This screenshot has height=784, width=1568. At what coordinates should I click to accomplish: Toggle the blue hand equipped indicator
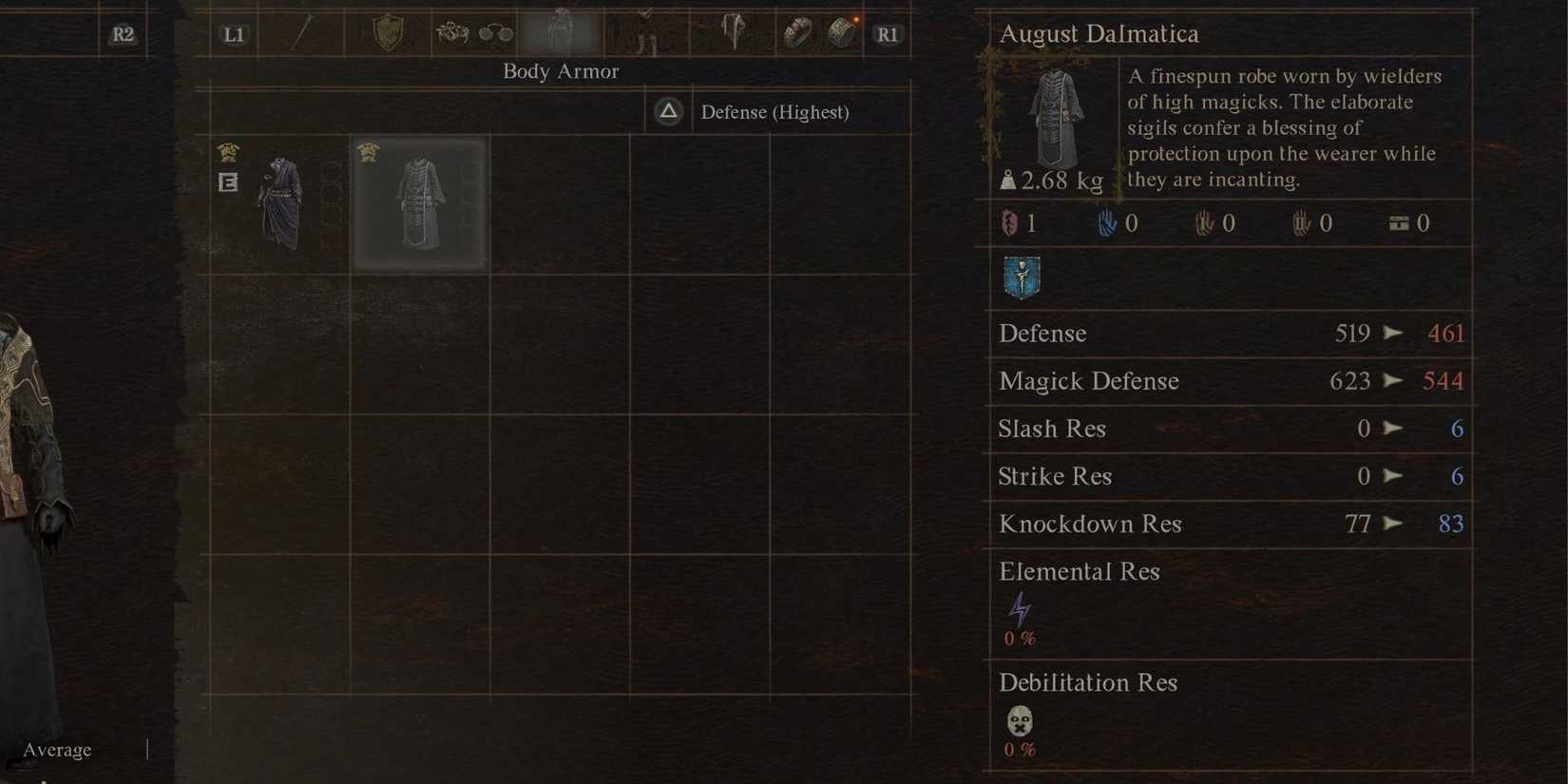point(1105,222)
